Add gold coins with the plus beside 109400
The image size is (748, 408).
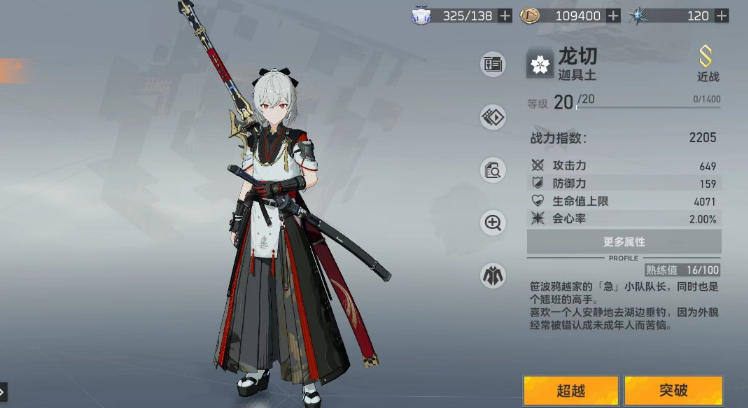click(x=612, y=15)
